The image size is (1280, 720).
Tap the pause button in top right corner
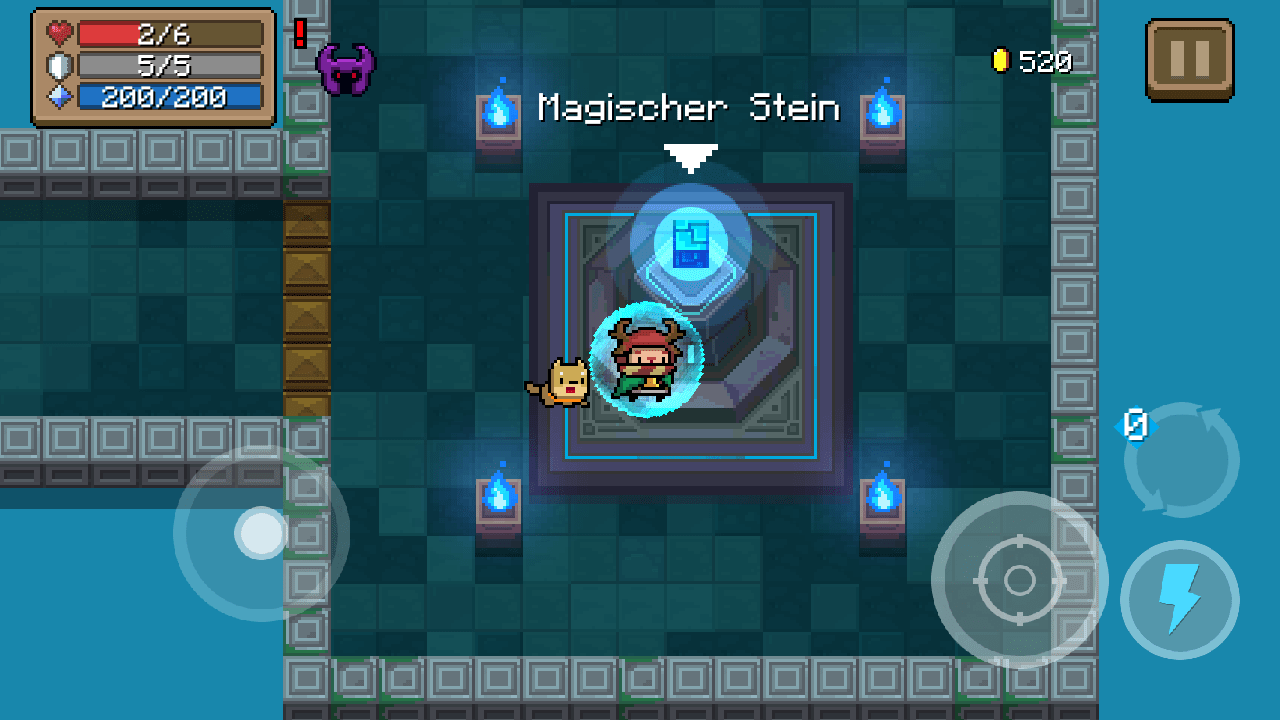(x=1189, y=59)
